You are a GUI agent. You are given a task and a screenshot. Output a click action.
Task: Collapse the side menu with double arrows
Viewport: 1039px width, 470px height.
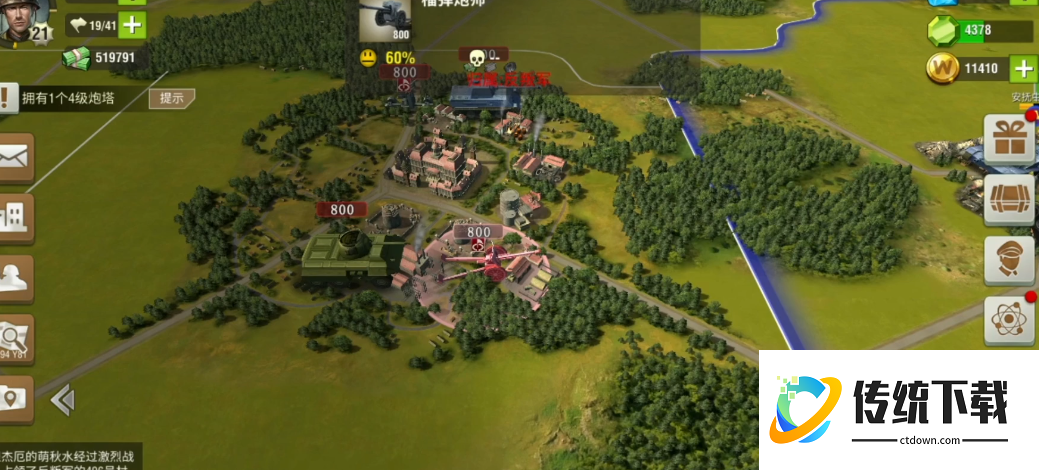click(x=62, y=401)
